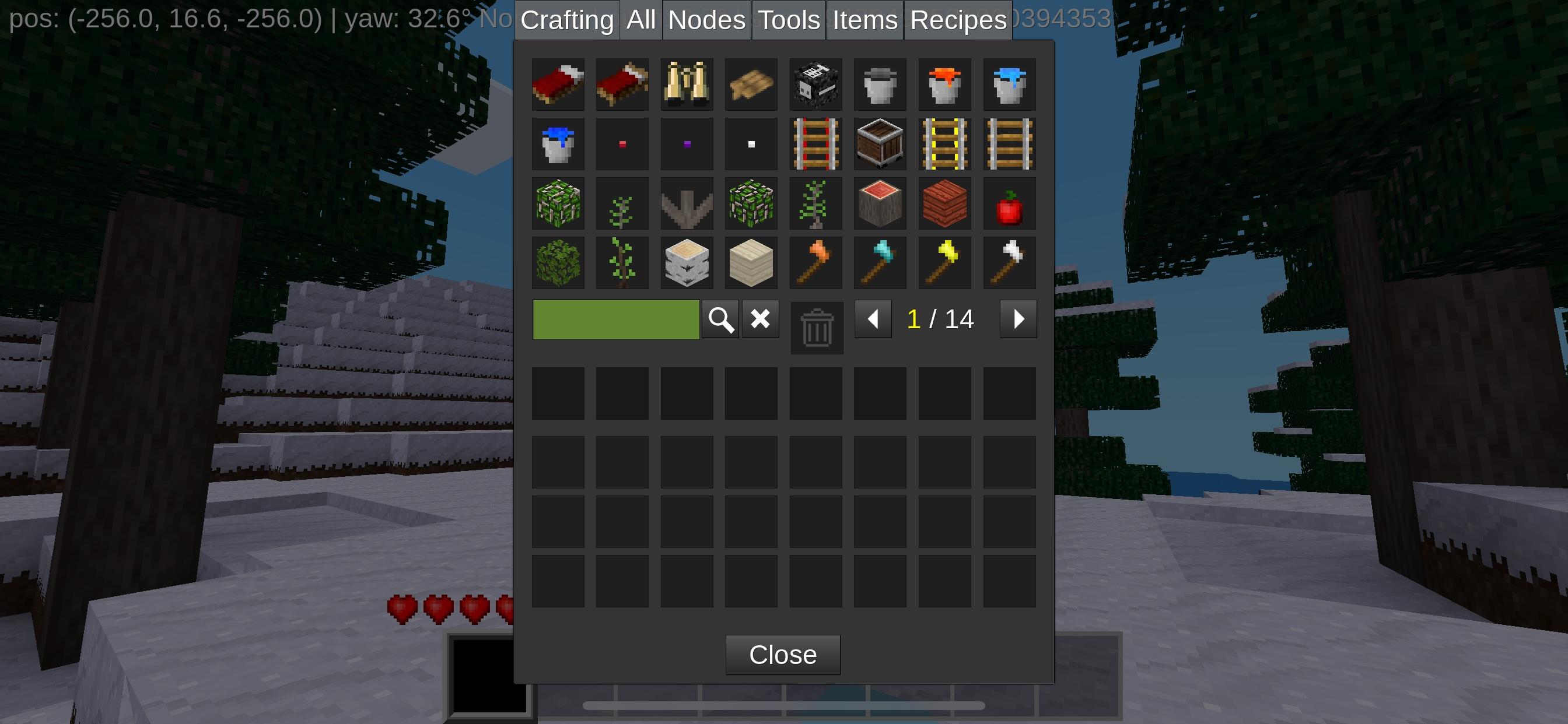Select the empty bucket
Image resolution: width=1568 pixels, height=724 pixels.
point(881,85)
